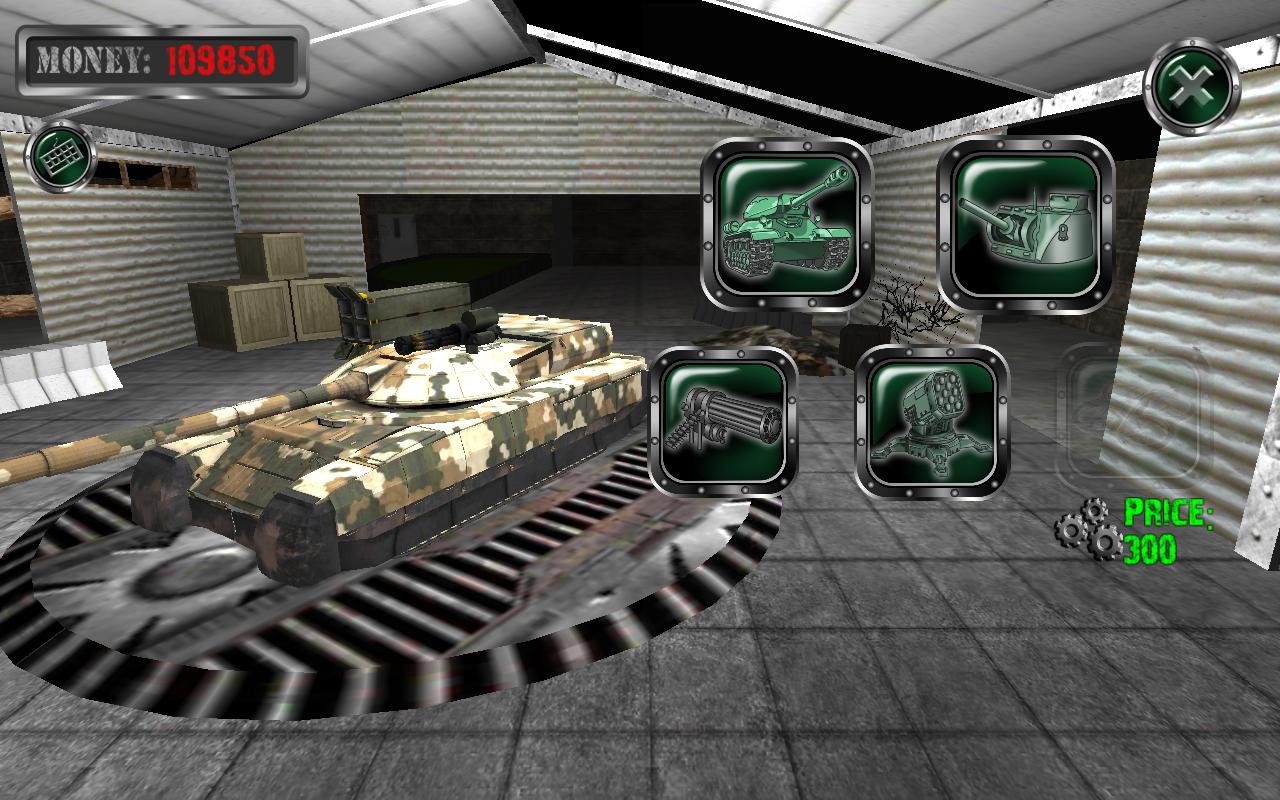Select the faded locked equipment slot
Image resolution: width=1280 pixels, height=800 pixels.
[1135, 415]
